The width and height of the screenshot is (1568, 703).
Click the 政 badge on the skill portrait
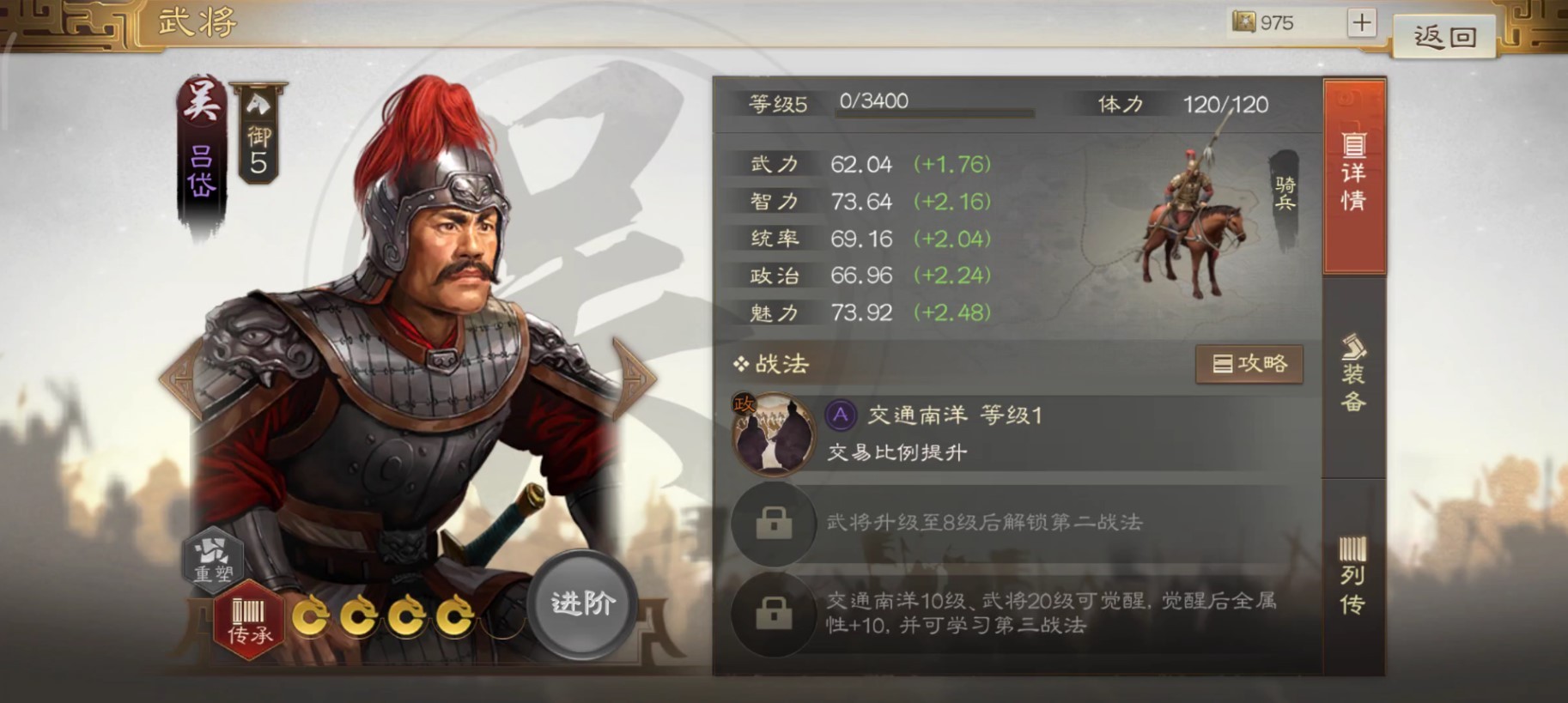coord(743,404)
